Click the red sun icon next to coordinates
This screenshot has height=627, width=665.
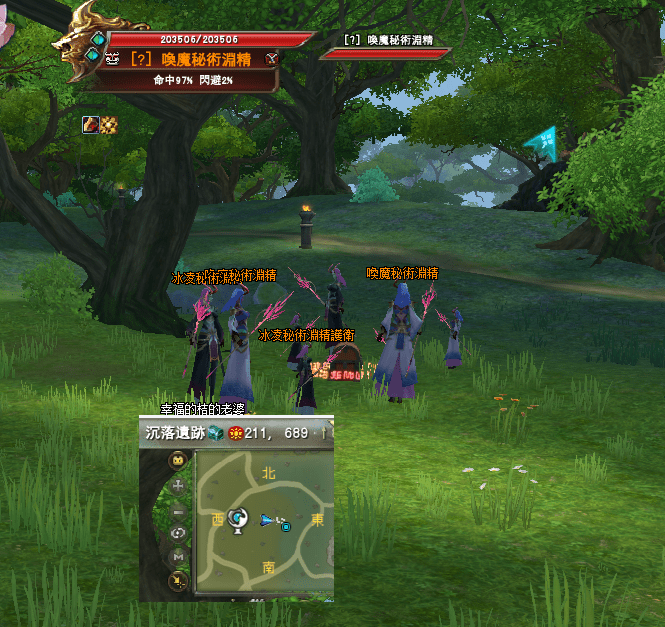point(236,433)
